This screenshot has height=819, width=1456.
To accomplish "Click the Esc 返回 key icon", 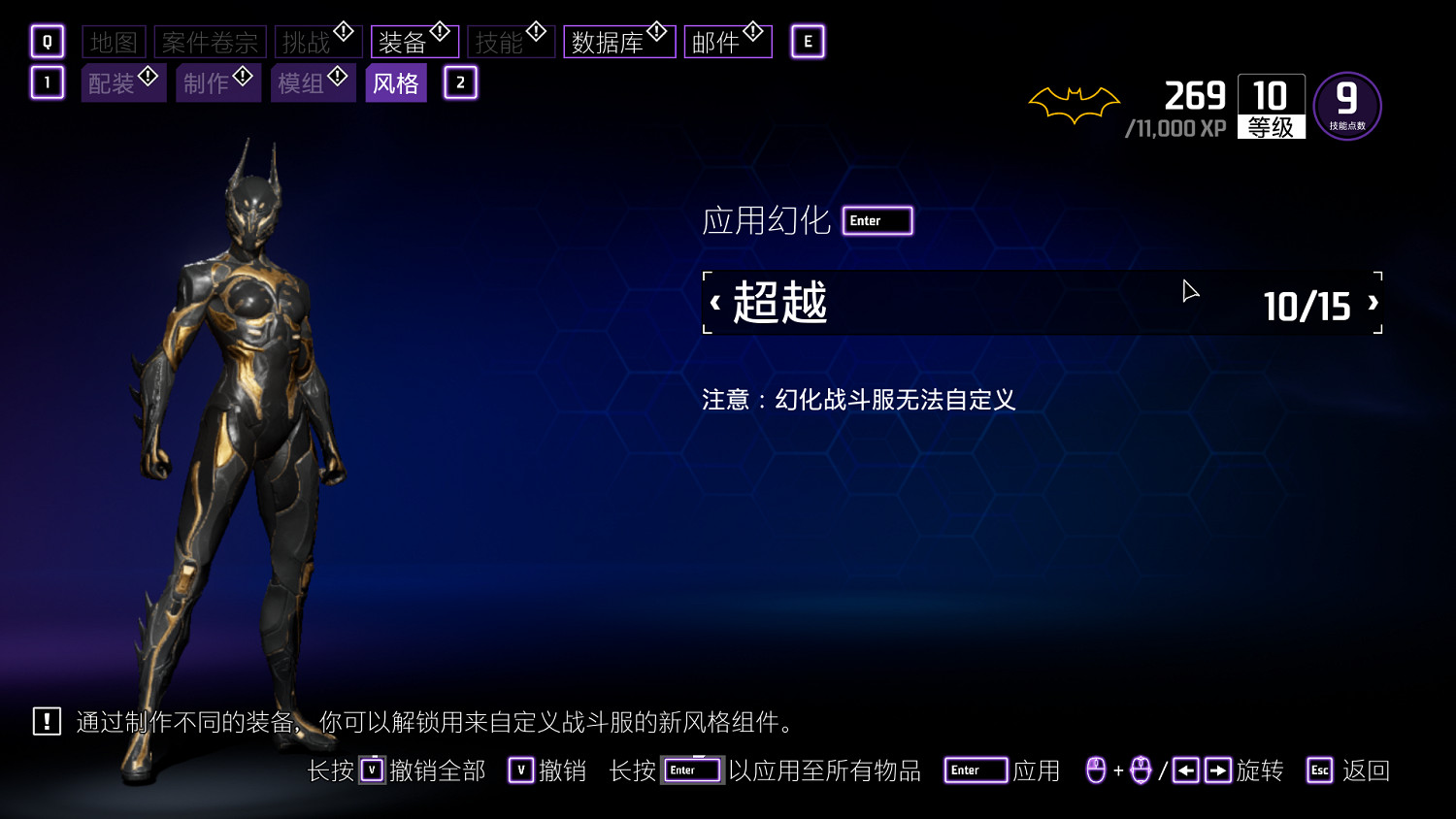I will tap(1319, 770).
